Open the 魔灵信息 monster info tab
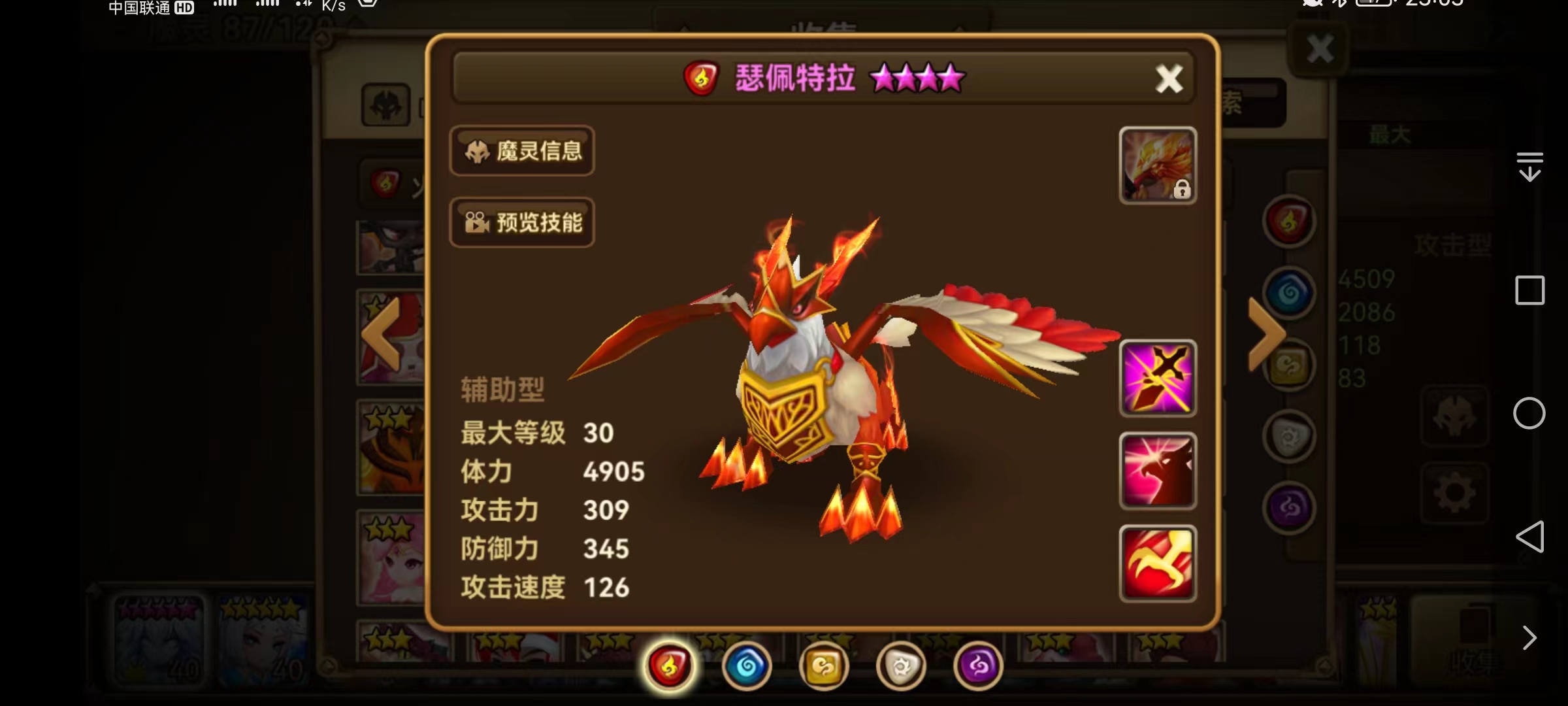Viewport: 1568px width, 706px height. coord(522,151)
